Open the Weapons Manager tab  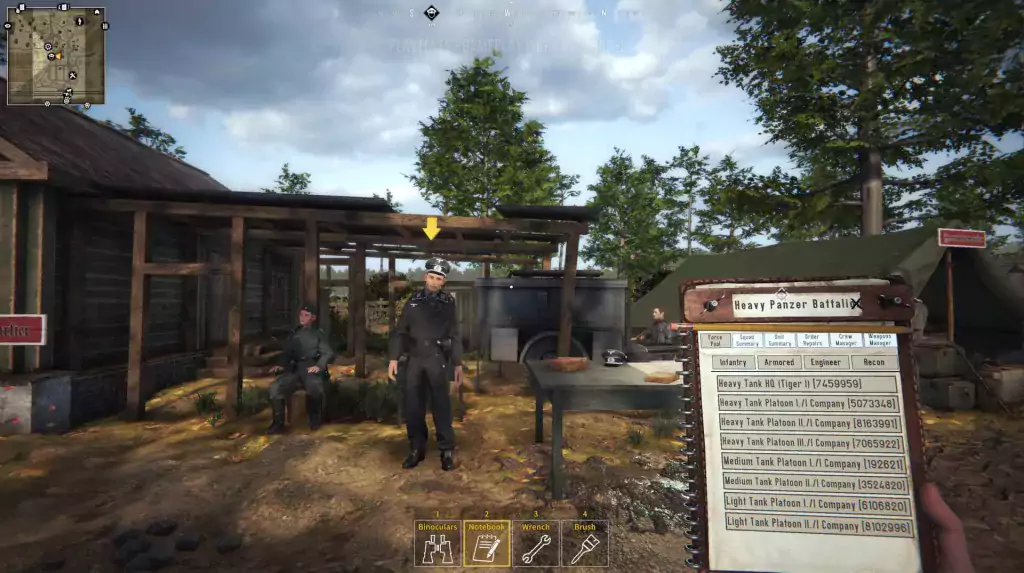pyautogui.click(x=879, y=340)
